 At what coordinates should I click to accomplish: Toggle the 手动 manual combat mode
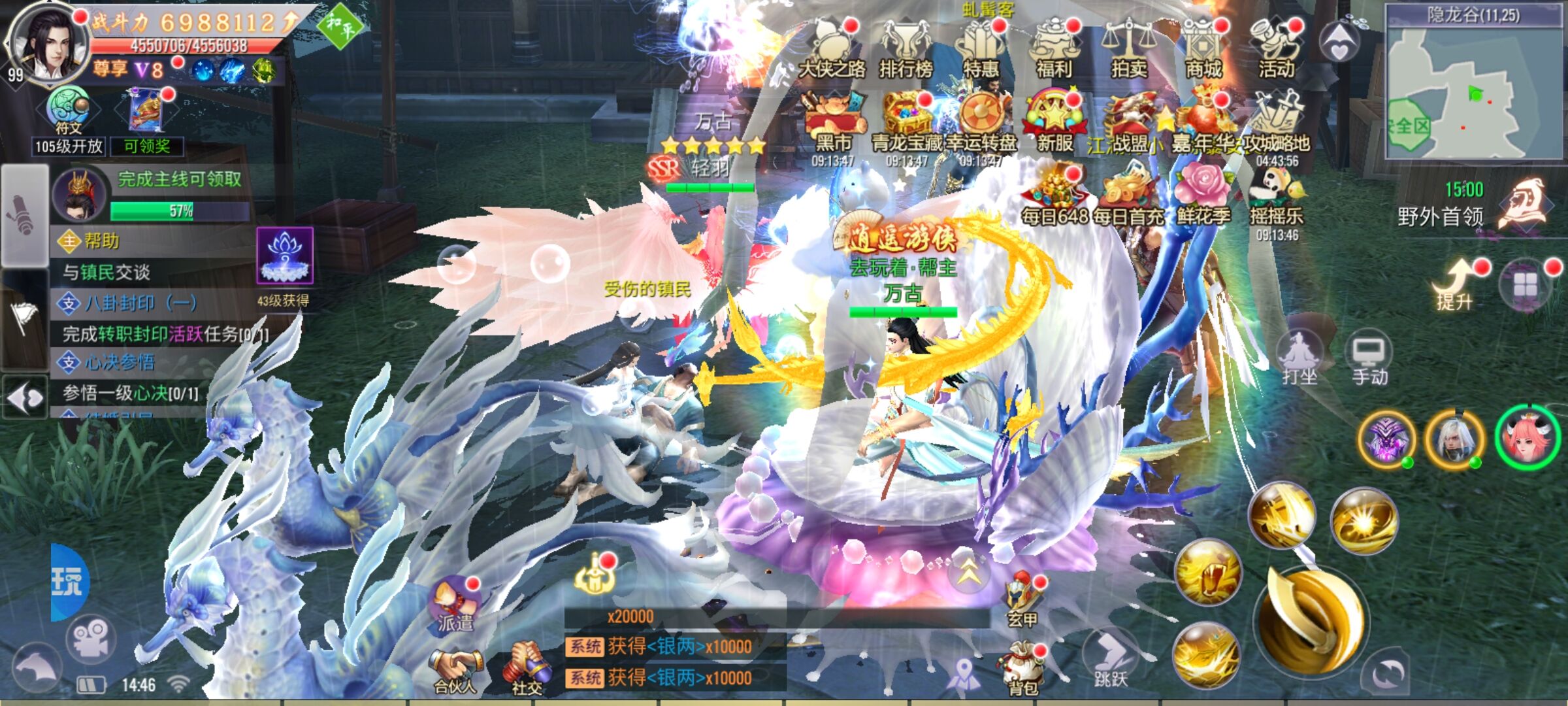(1369, 361)
